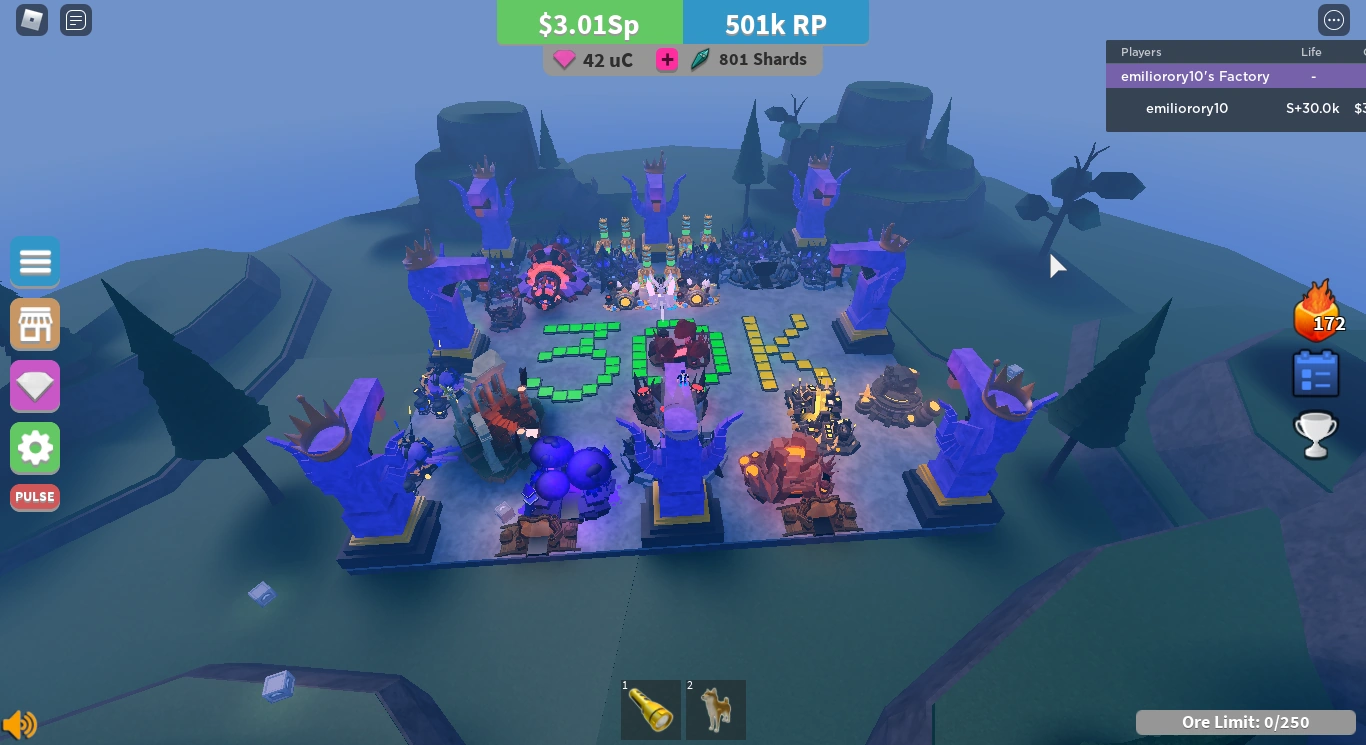Open the Roblox menu in the top-left corner
This screenshot has height=745, width=1366.
point(31,20)
